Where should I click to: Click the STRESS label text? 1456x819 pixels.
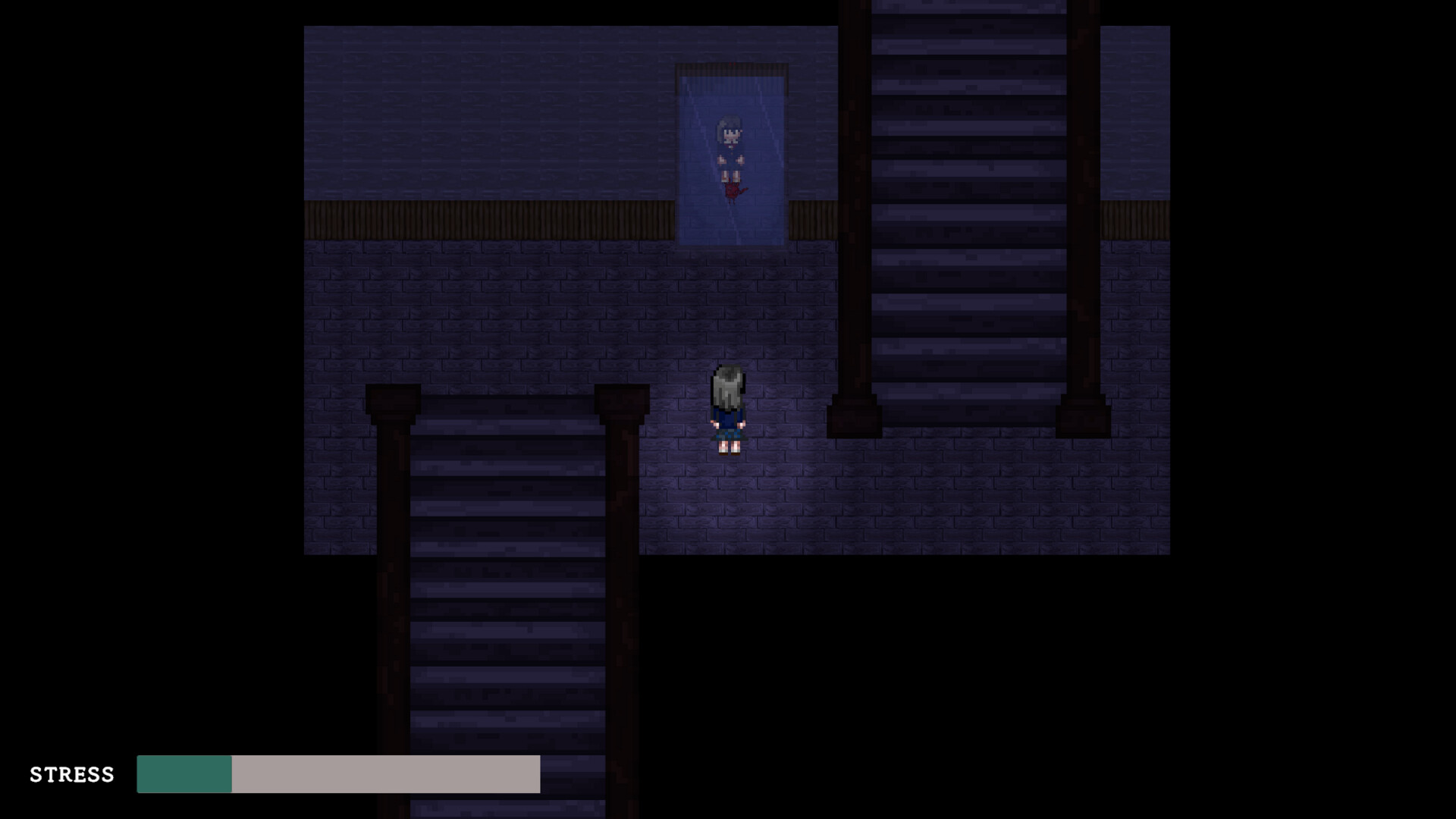(72, 775)
